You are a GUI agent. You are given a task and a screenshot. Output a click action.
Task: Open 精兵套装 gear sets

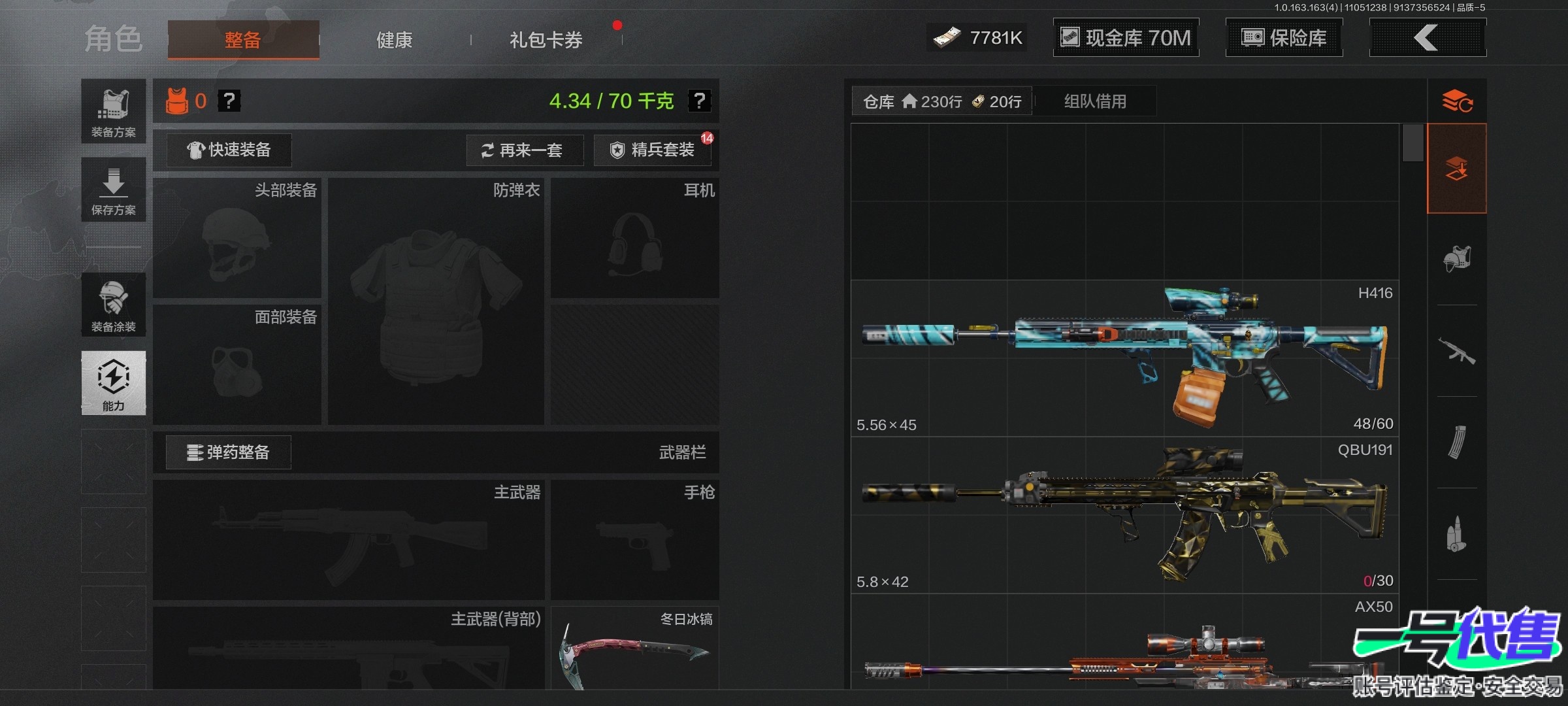pyautogui.click(x=652, y=150)
